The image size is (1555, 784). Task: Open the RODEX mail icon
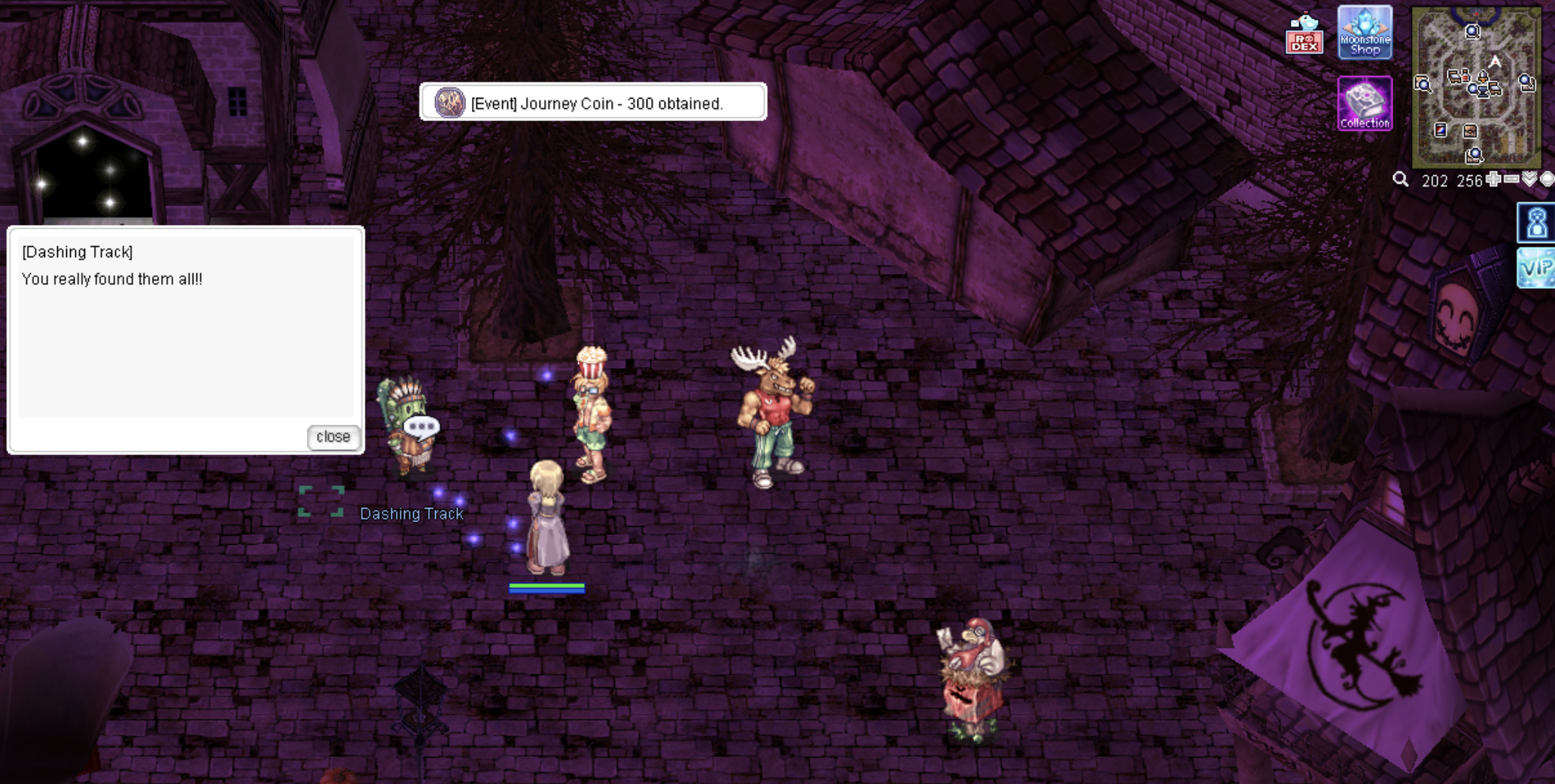click(1304, 34)
